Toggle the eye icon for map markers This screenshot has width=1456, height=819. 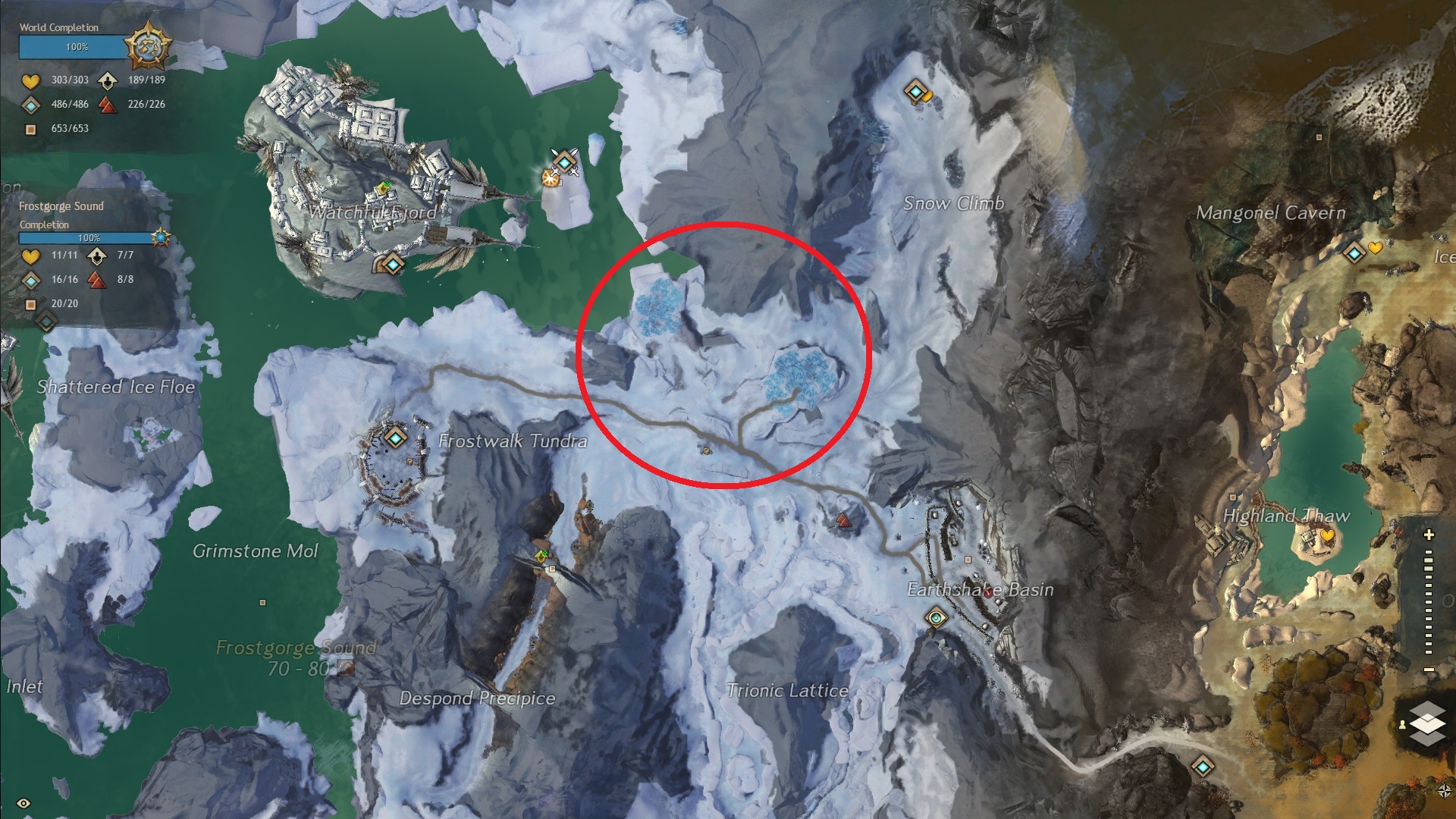24,803
